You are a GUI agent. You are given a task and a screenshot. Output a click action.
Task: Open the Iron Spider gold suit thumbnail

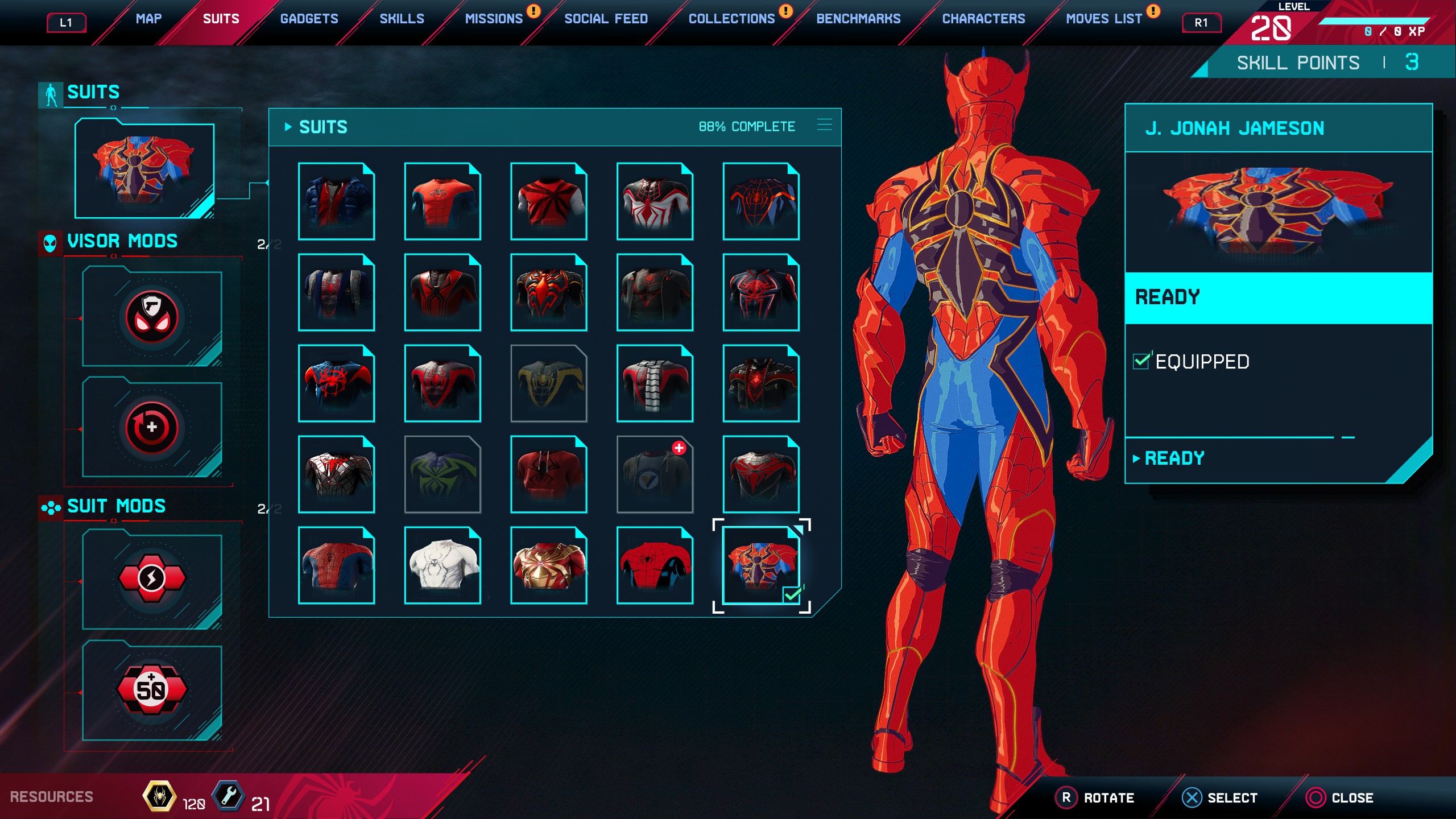(549, 565)
